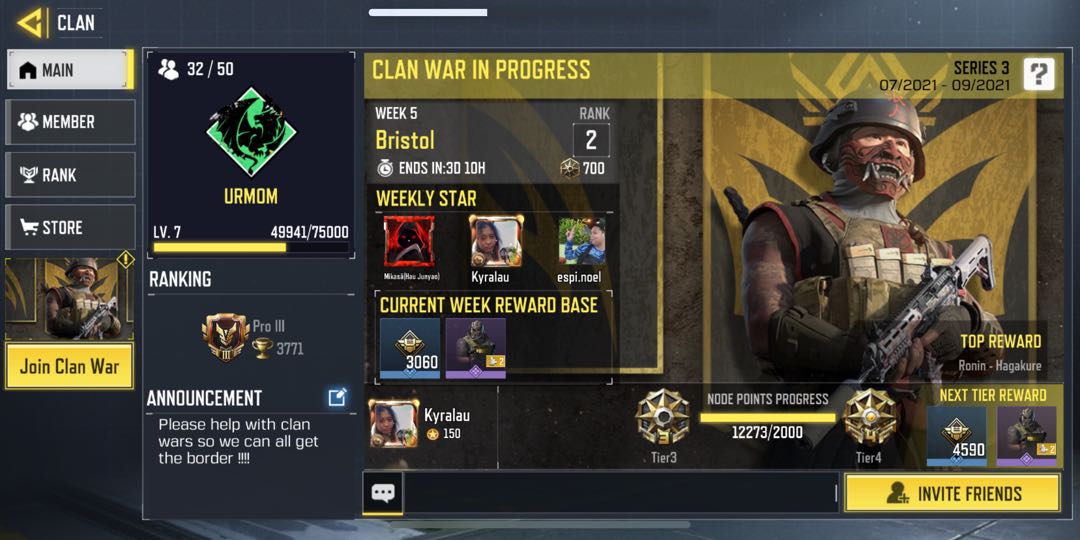Invite Friends to the clan
Image resolution: width=1080 pixels, height=540 pixels.
pyautogui.click(x=952, y=494)
